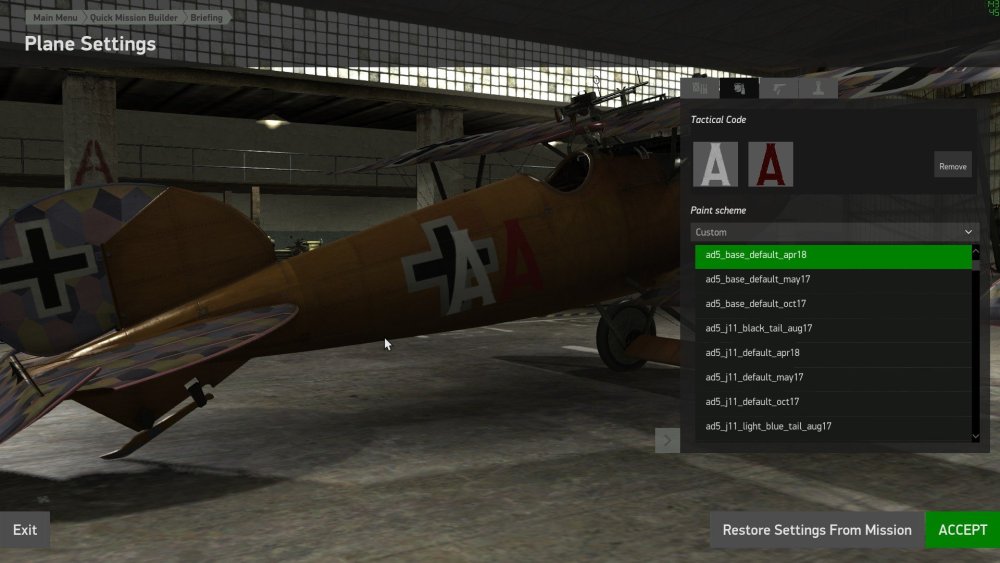Switch to the pistol icon tab
1000x563 pixels.
pos(779,88)
